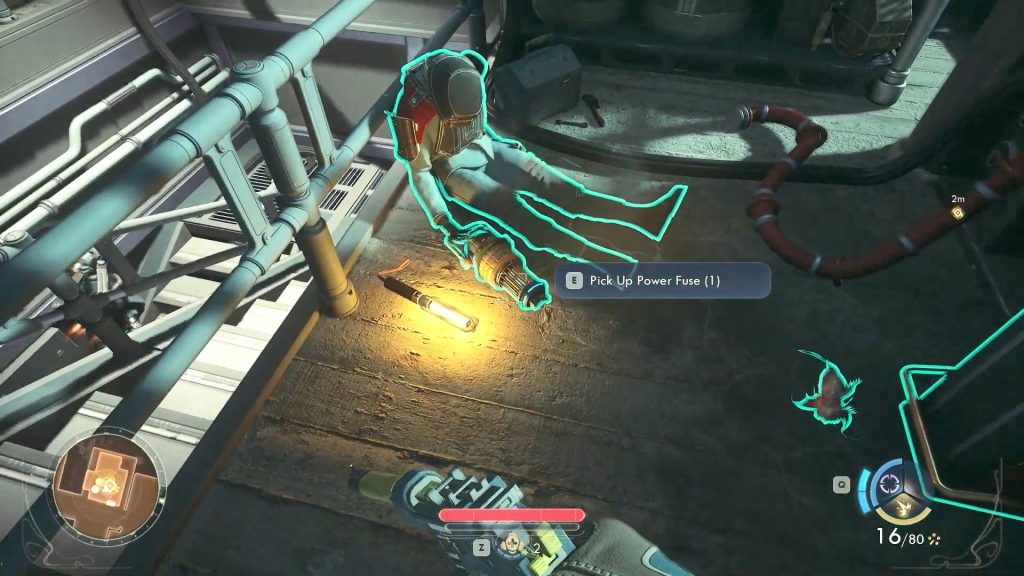Use the healing item icon below health bar

point(513,547)
